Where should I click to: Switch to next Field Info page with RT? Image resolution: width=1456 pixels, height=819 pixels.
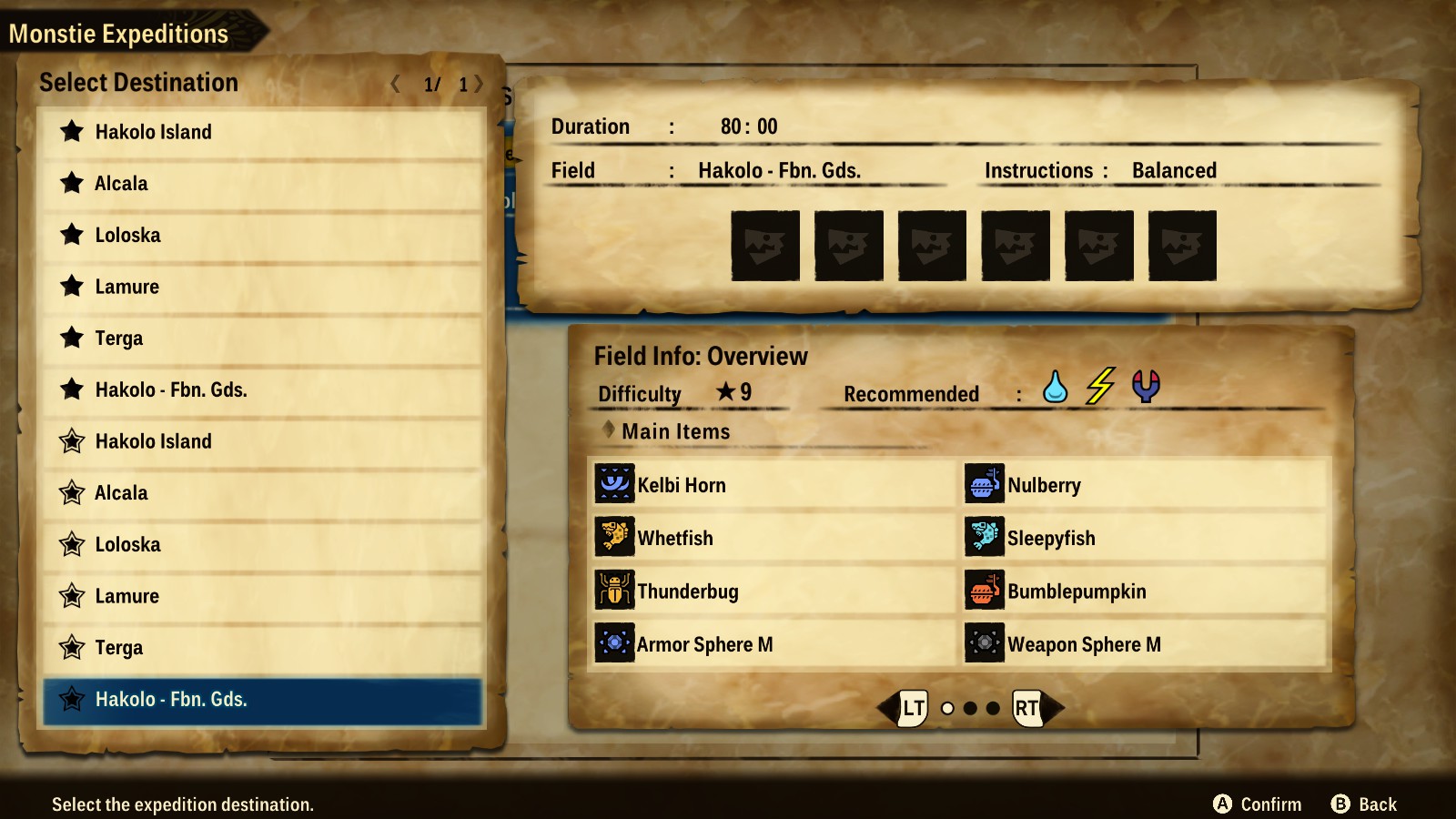(x=1026, y=706)
